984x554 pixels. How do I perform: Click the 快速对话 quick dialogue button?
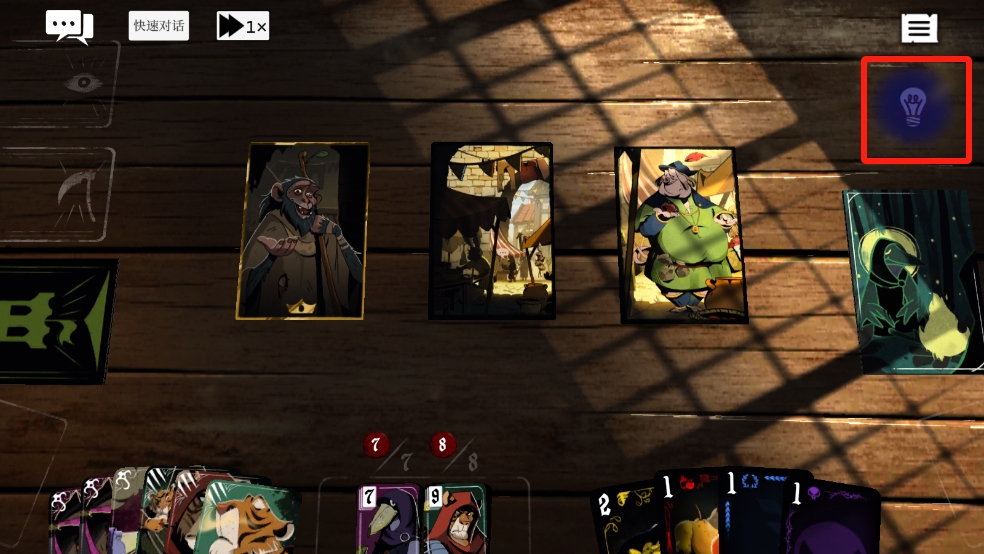coord(158,26)
